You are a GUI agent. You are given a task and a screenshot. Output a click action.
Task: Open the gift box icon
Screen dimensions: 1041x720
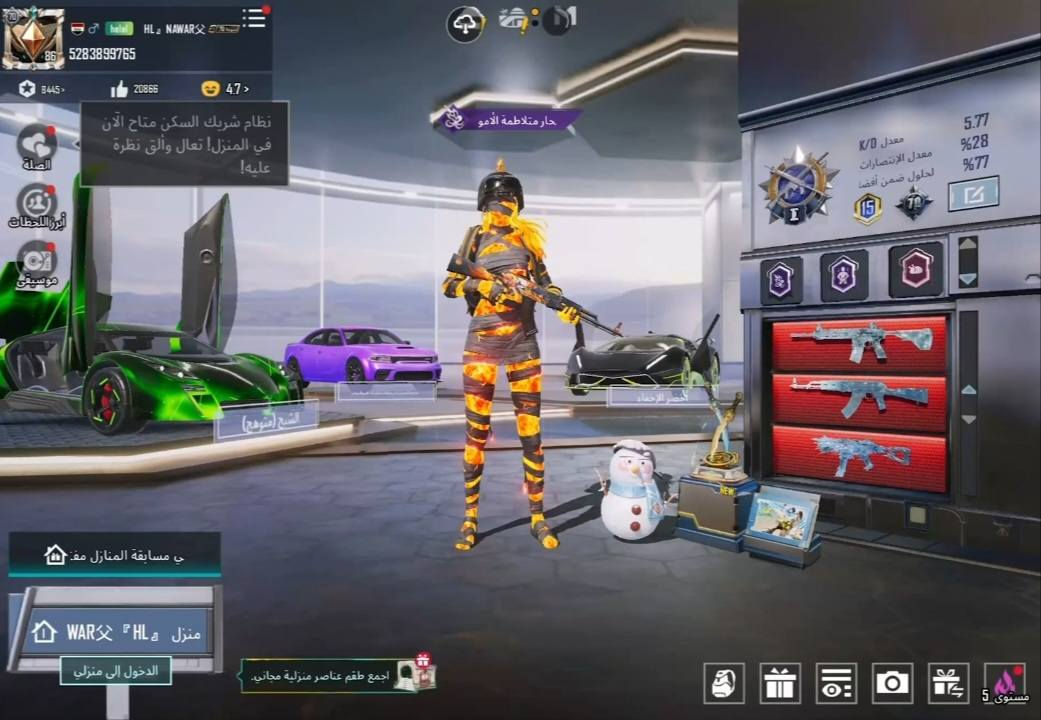click(x=780, y=683)
